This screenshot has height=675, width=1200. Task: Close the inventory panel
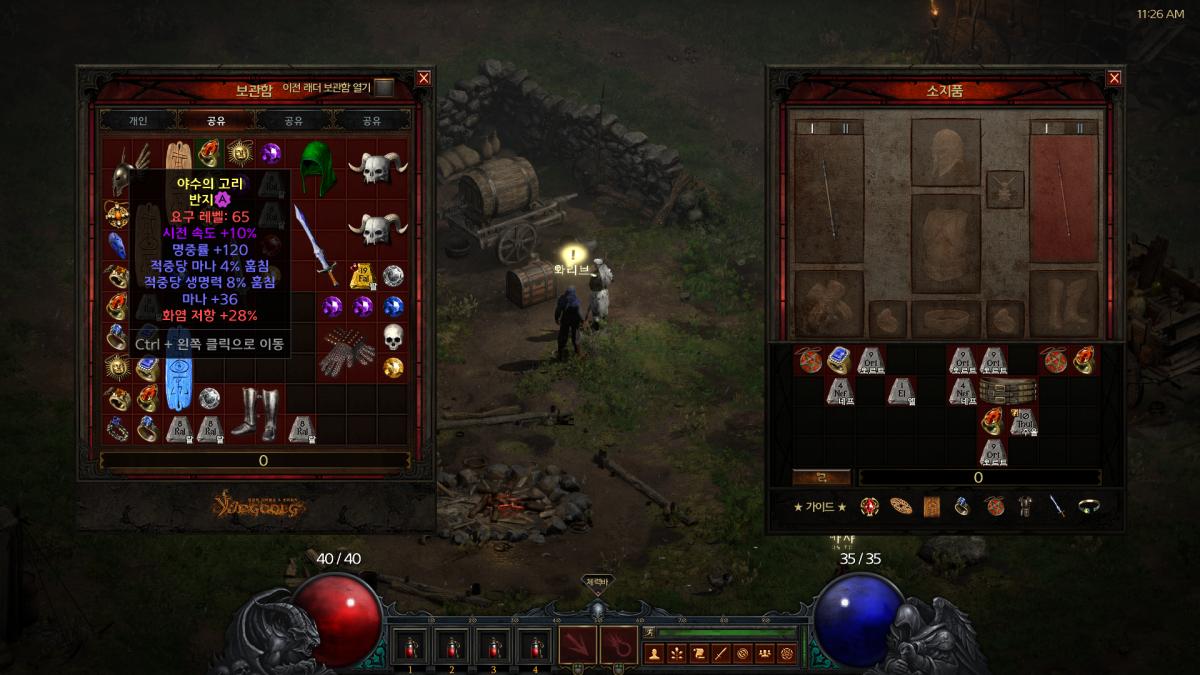[1114, 78]
